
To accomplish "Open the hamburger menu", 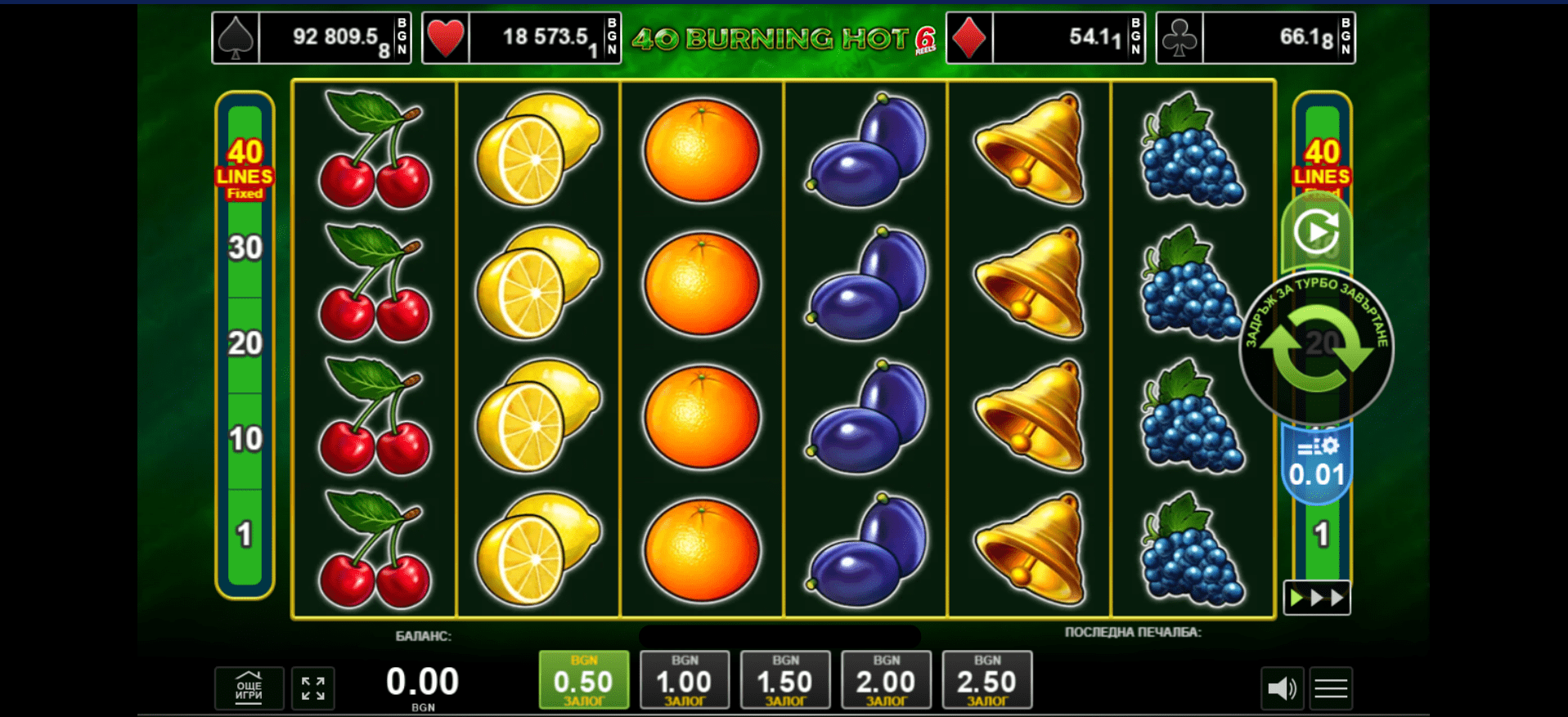I will [x=1331, y=688].
